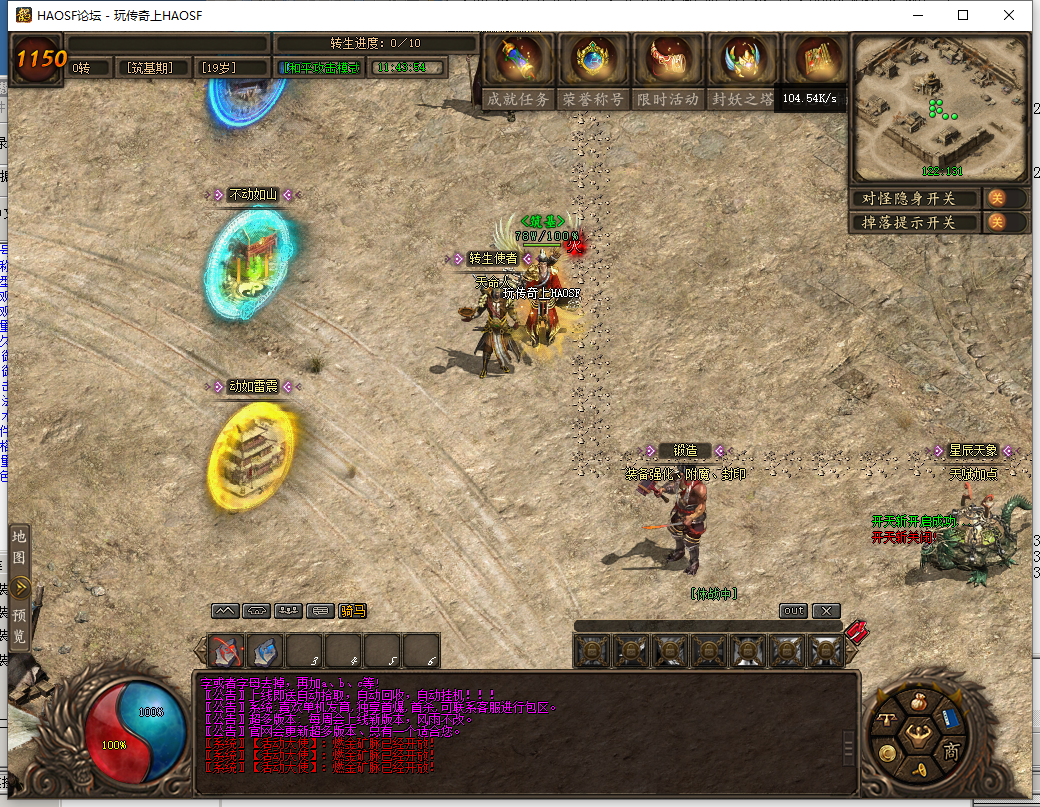
Task: Open the shop with the 商 button
Action: pyautogui.click(x=951, y=752)
